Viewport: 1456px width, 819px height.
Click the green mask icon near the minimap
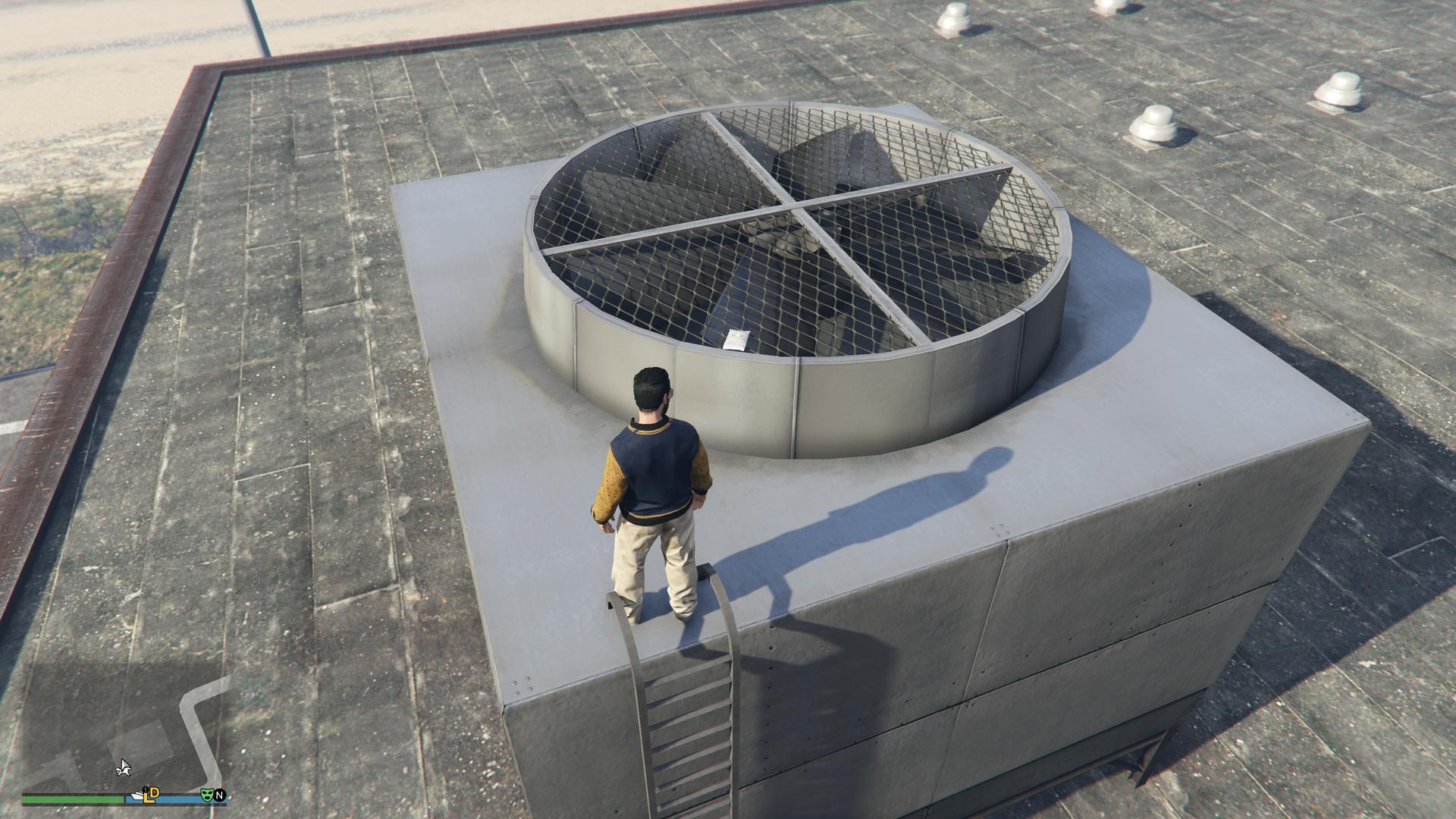(x=208, y=795)
